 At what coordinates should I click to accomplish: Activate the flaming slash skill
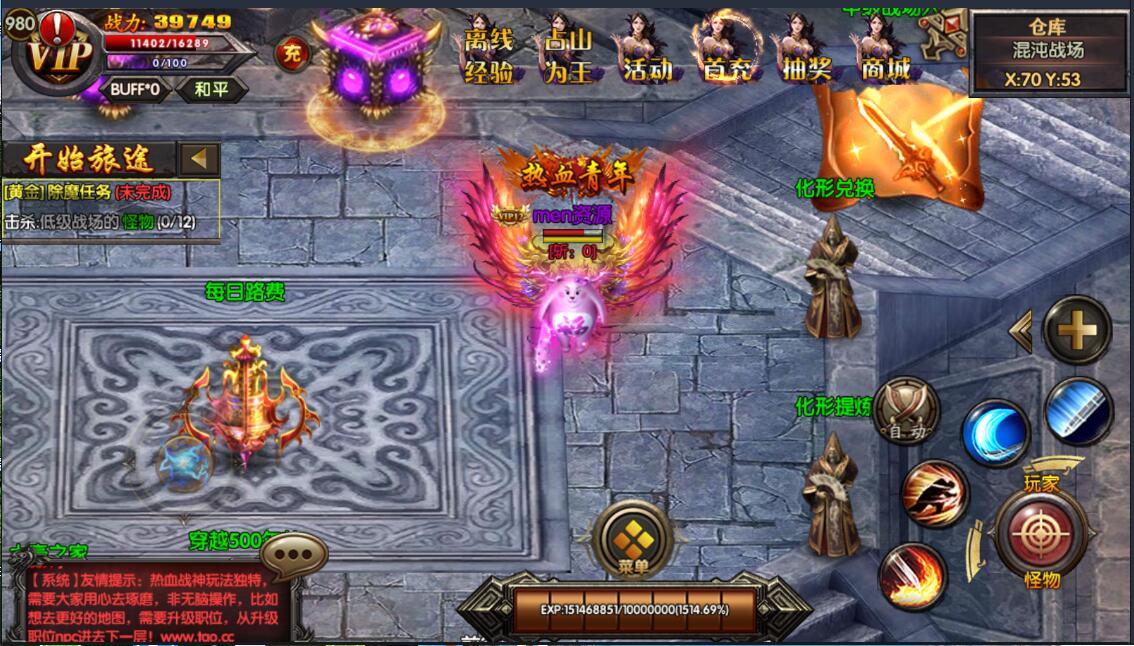coord(911,576)
